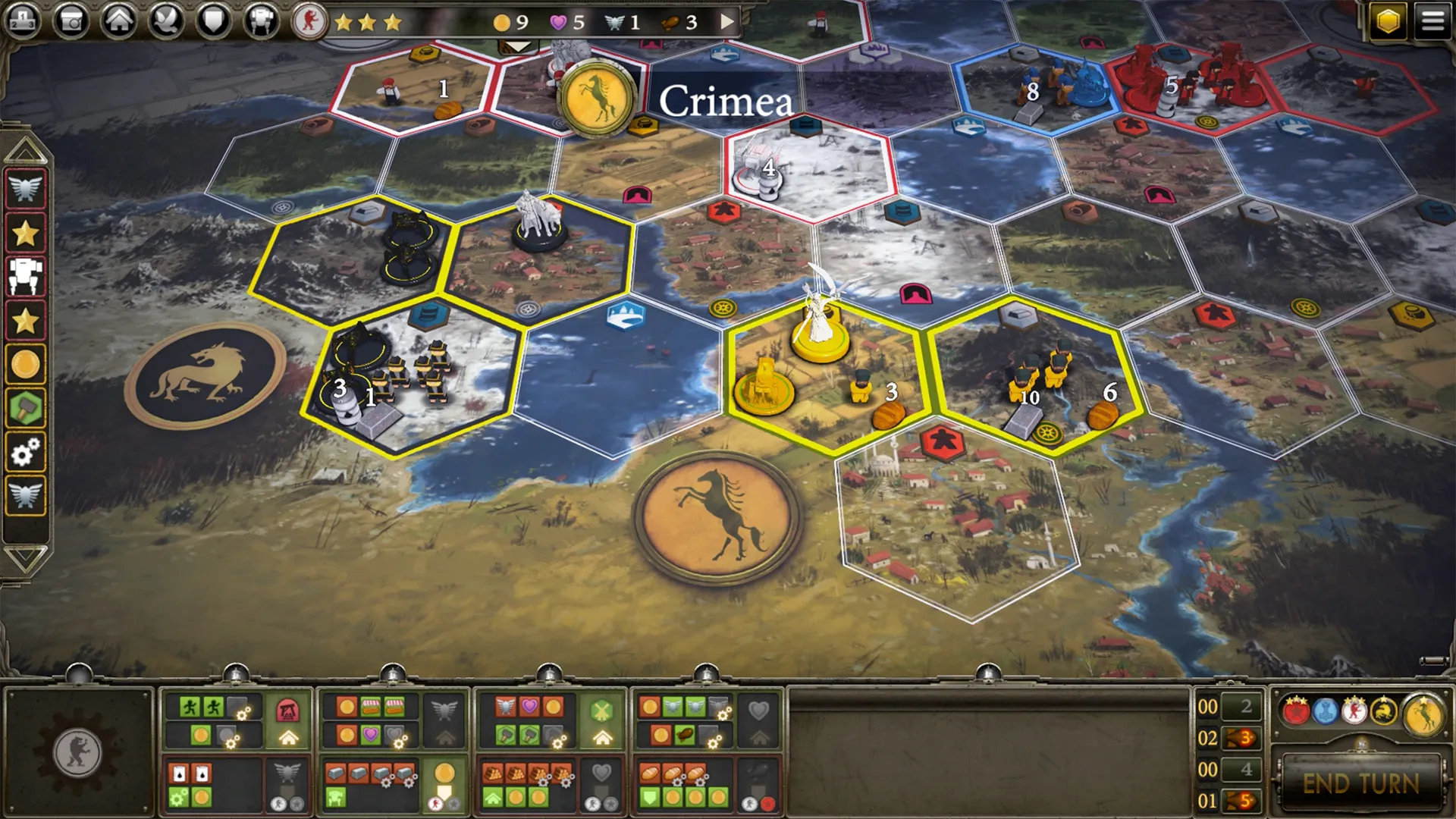1456x819 pixels.
Task: Expand the resource summary arrow at top center
Action: [x=729, y=22]
